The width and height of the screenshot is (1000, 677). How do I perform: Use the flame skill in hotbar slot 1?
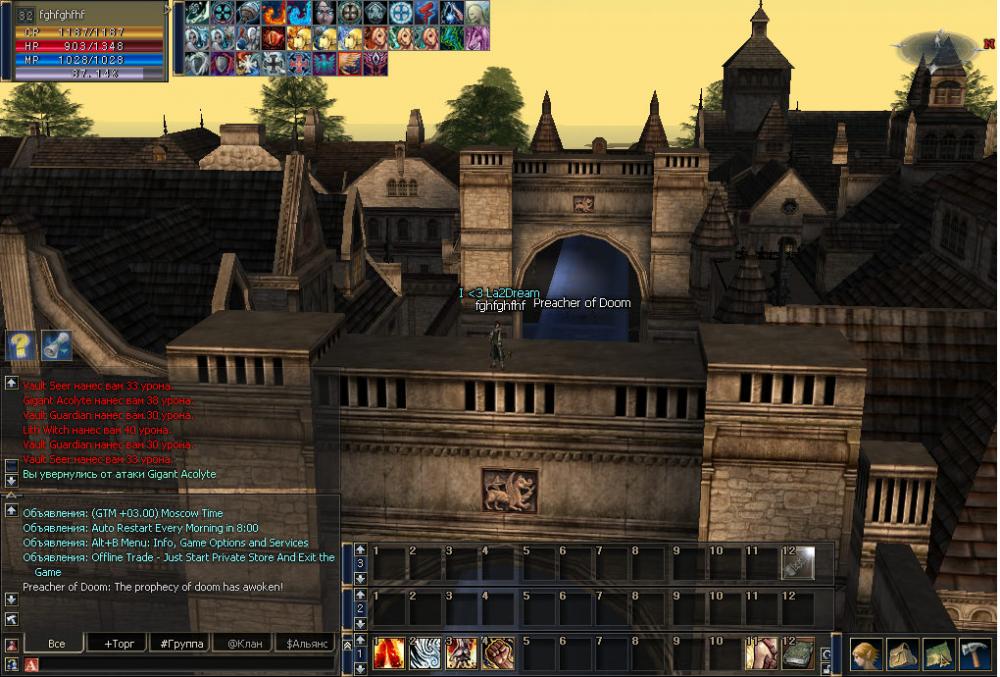[x=389, y=654]
